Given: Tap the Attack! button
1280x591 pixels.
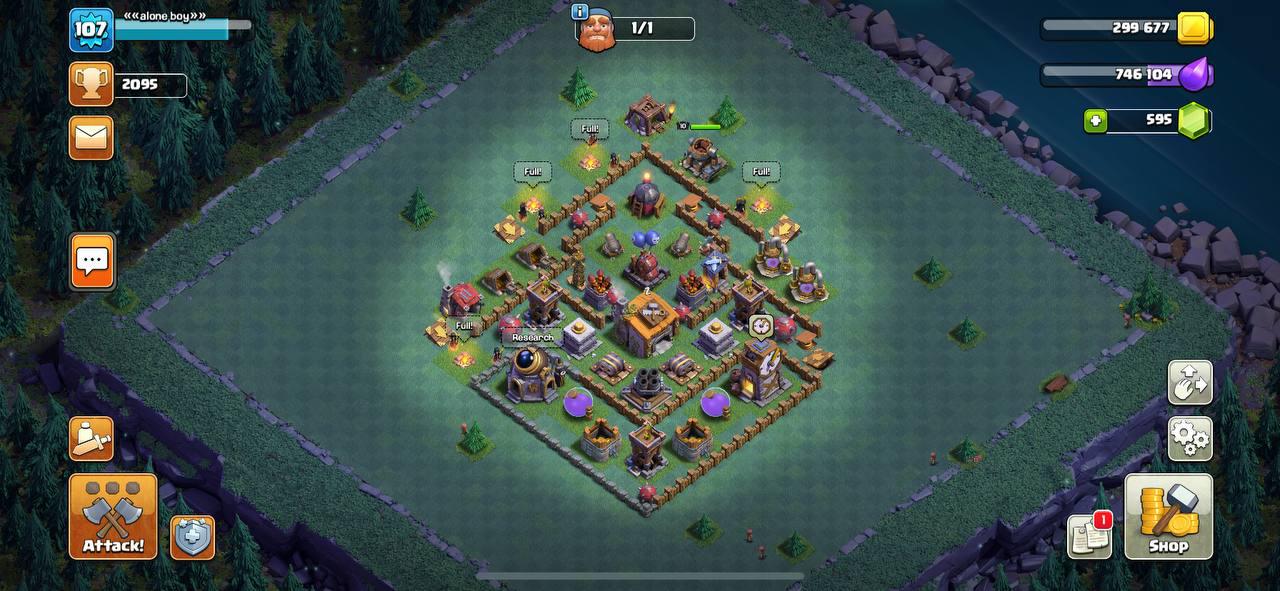Looking at the screenshot, I should point(113,516).
